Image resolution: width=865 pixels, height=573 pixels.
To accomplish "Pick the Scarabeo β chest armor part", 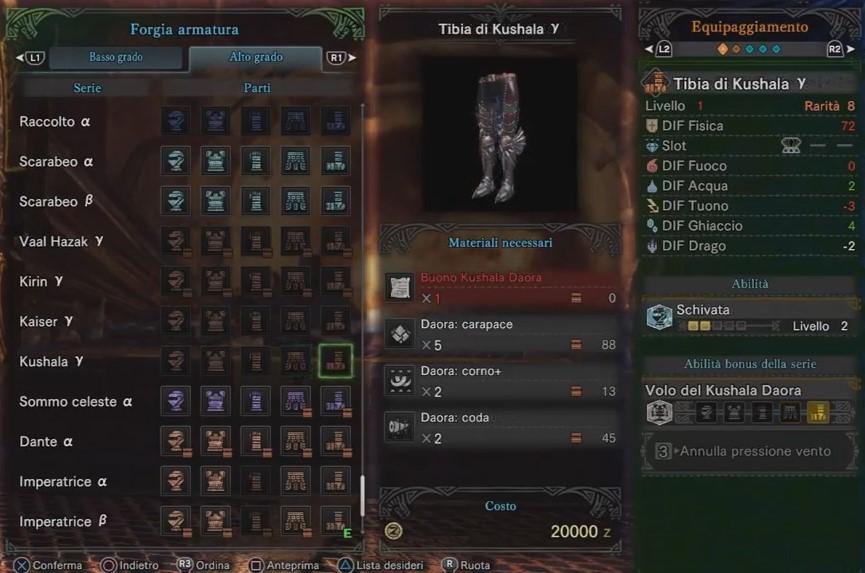I will 216,201.
